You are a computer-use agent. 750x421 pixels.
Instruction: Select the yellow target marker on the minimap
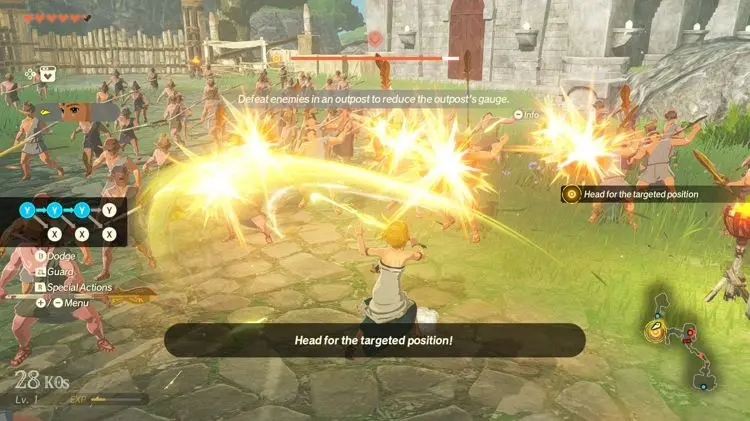pos(656,331)
